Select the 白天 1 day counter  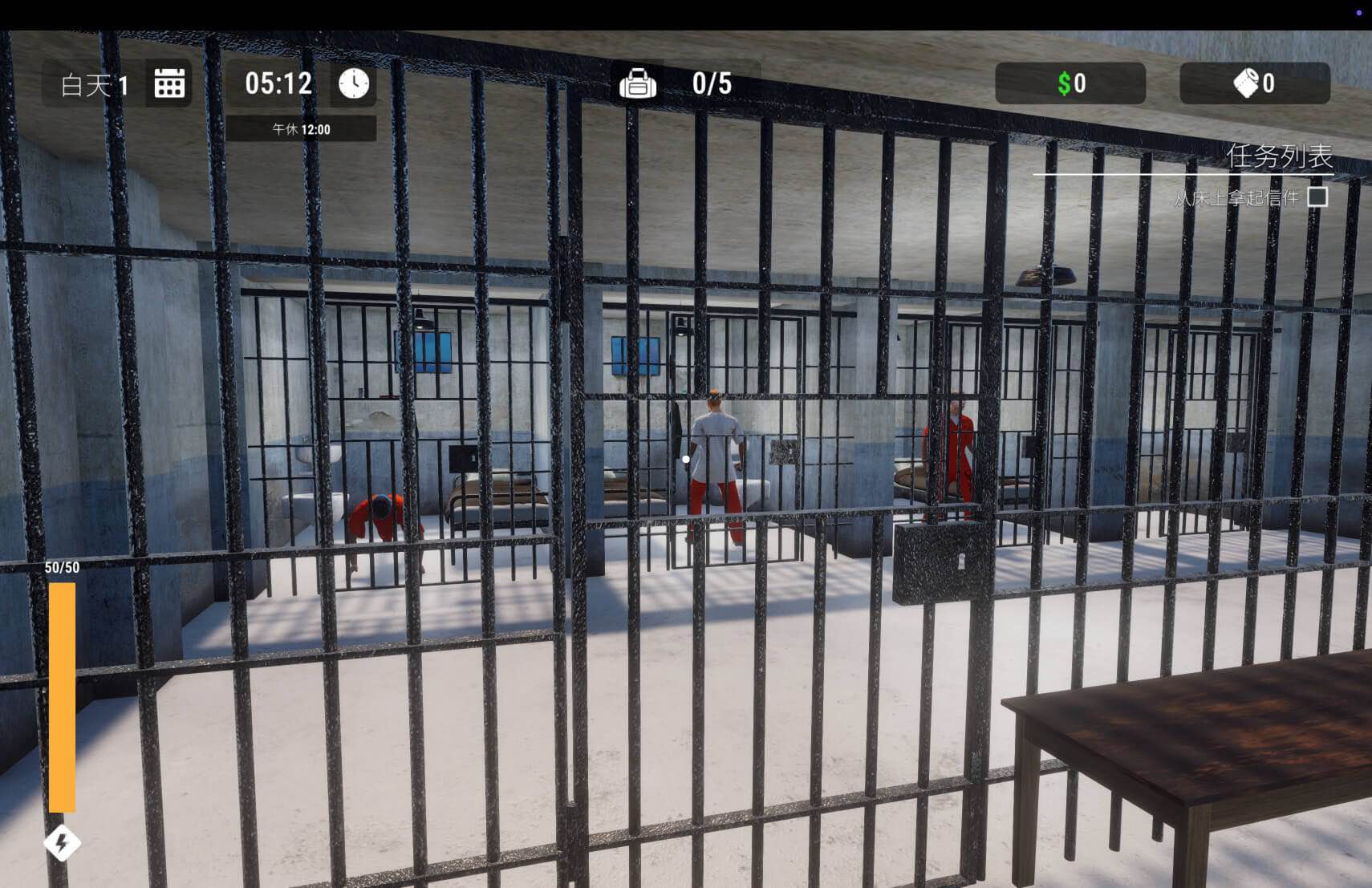(94, 83)
